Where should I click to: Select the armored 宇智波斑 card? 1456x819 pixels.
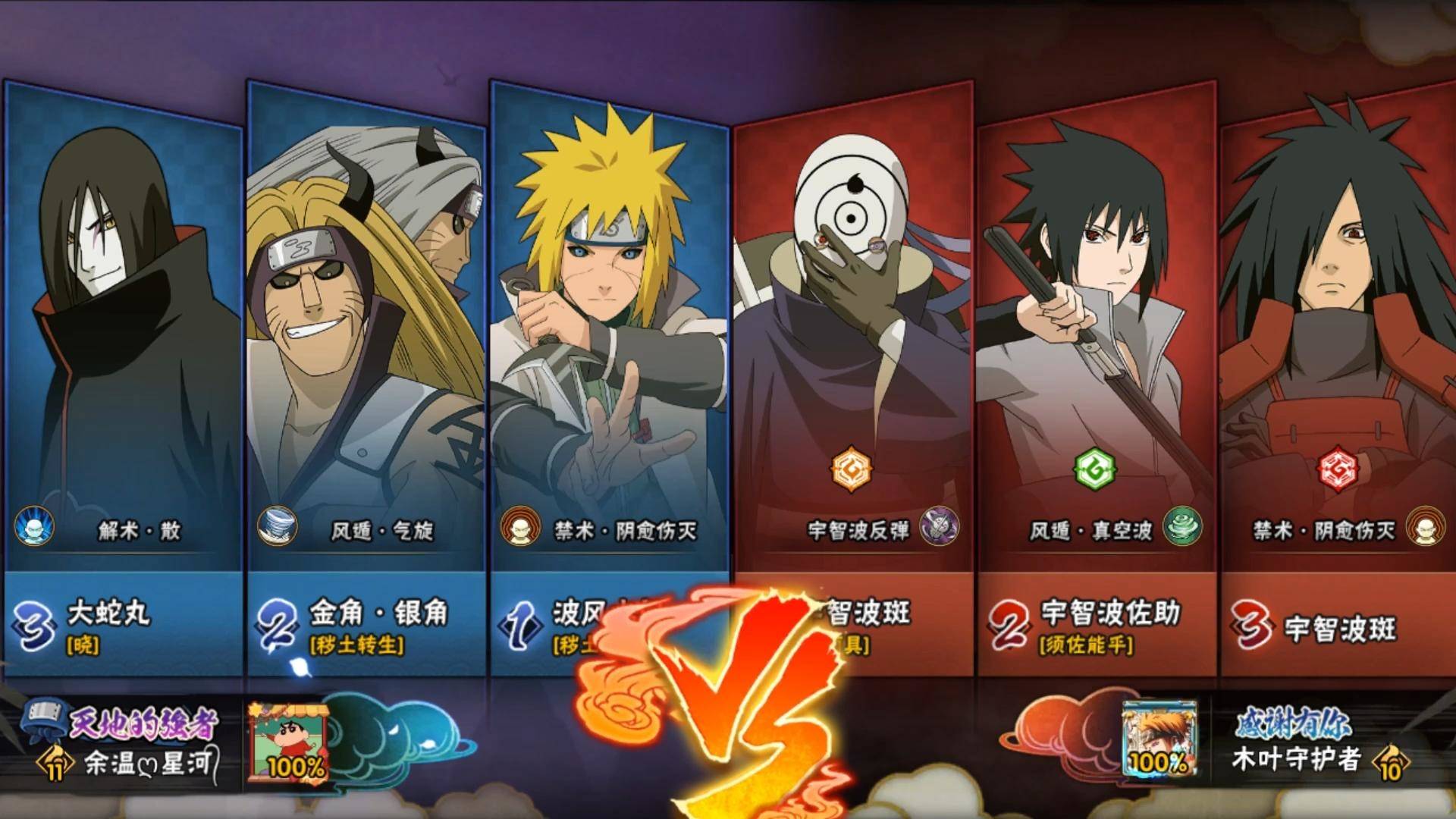(1338, 341)
